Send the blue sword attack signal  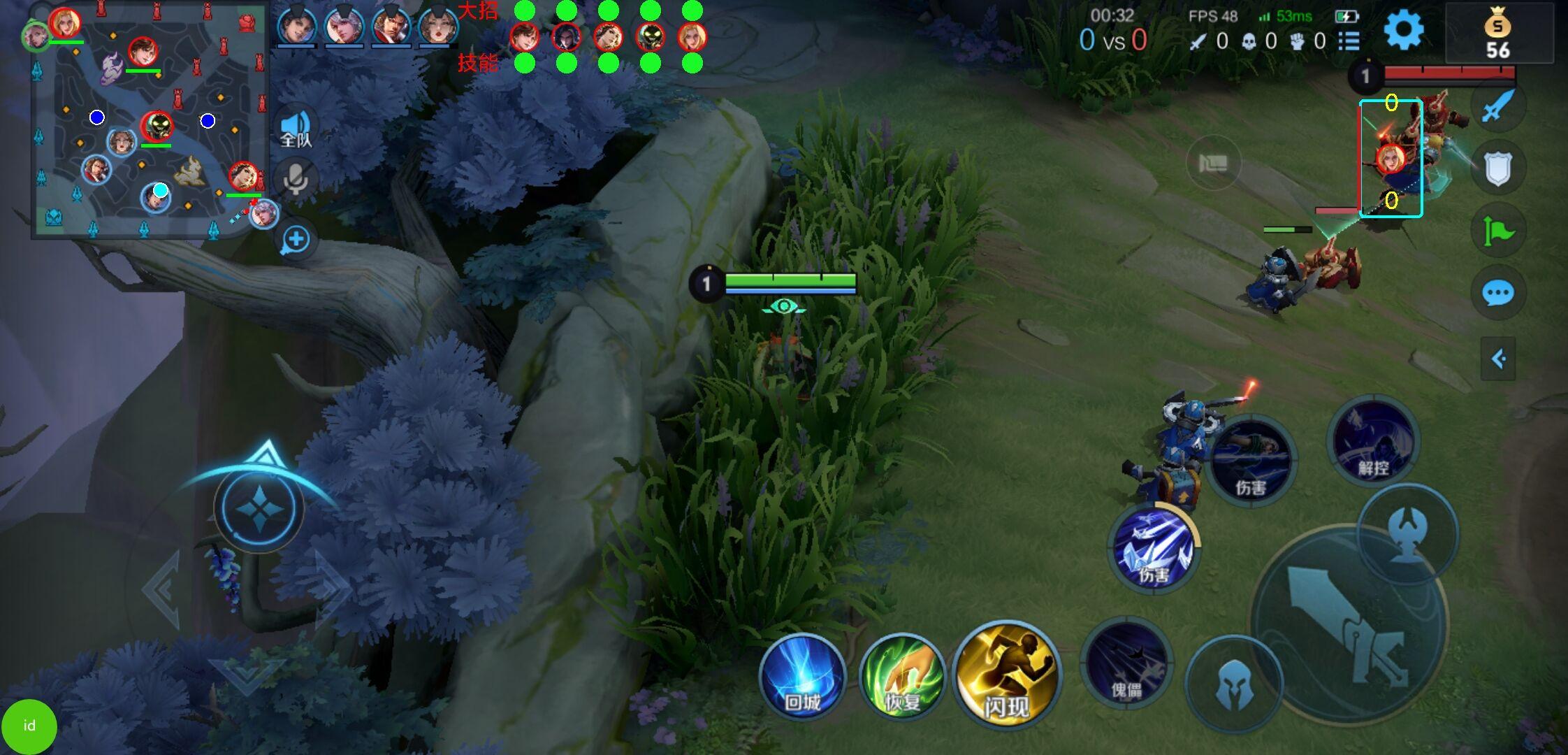[1497, 107]
